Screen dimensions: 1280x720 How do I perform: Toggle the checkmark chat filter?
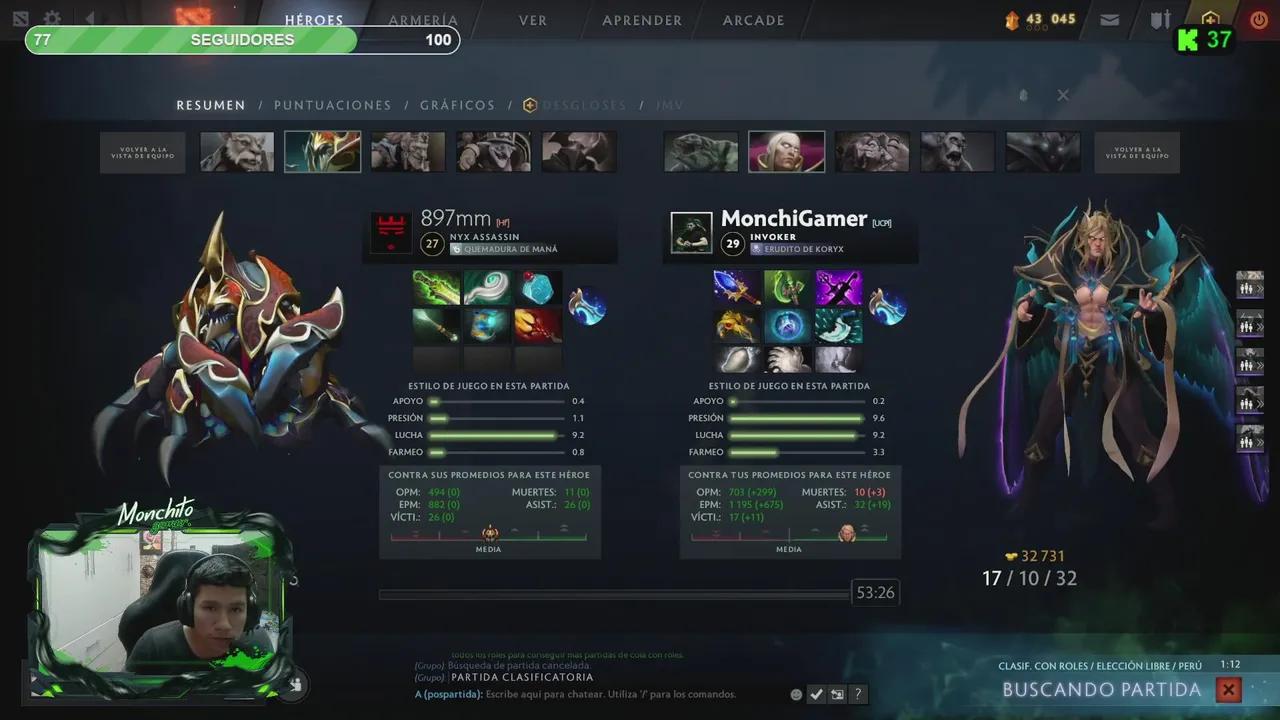click(816, 694)
